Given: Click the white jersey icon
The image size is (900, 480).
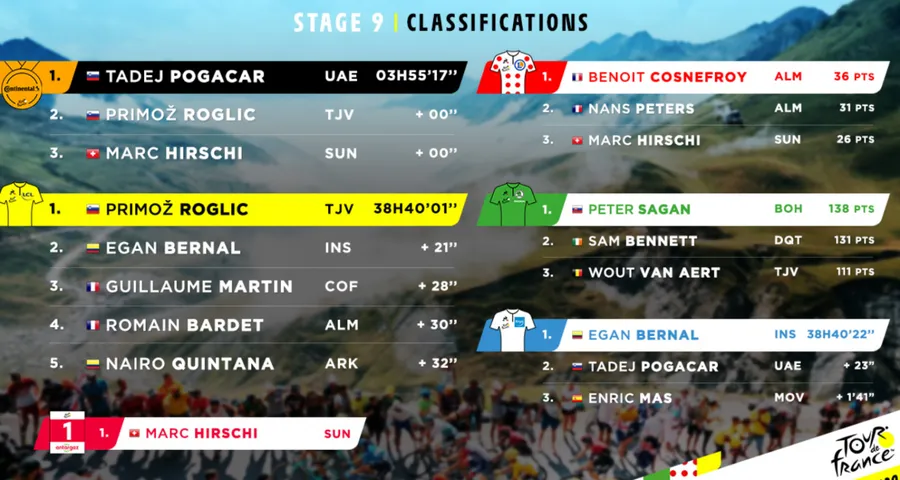Looking at the screenshot, I should pos(513,331).
